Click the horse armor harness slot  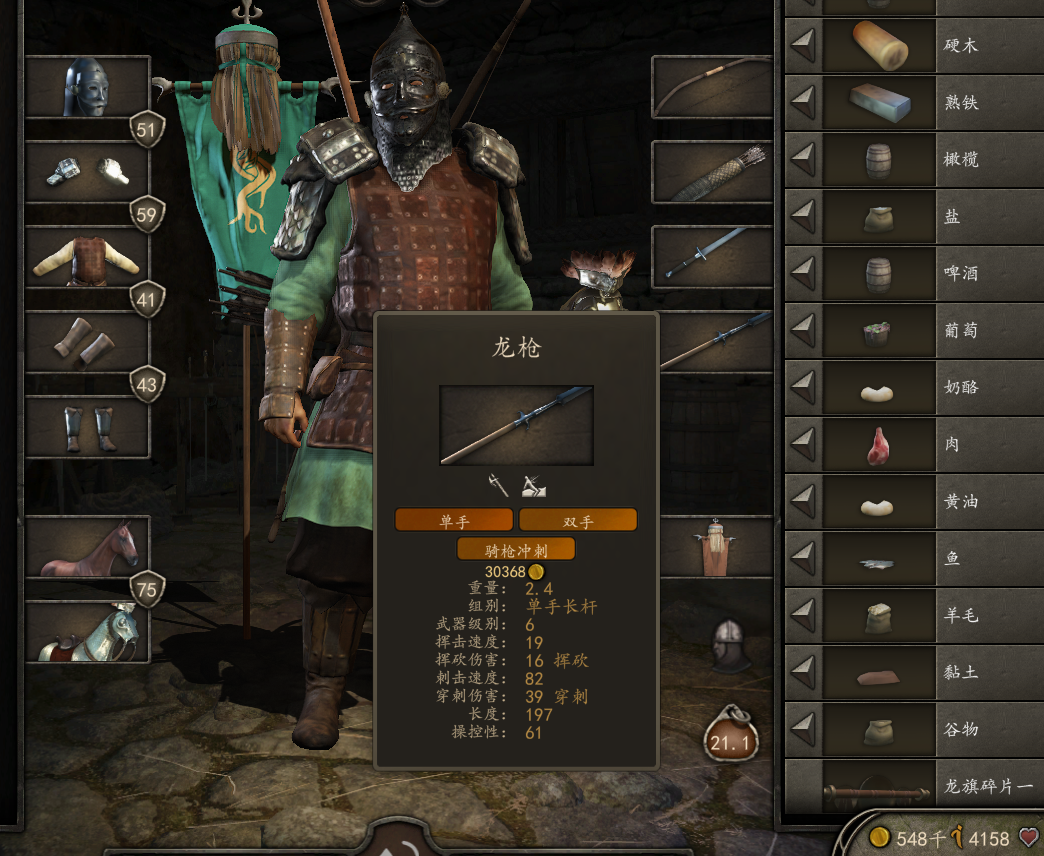tap(87, 633)
